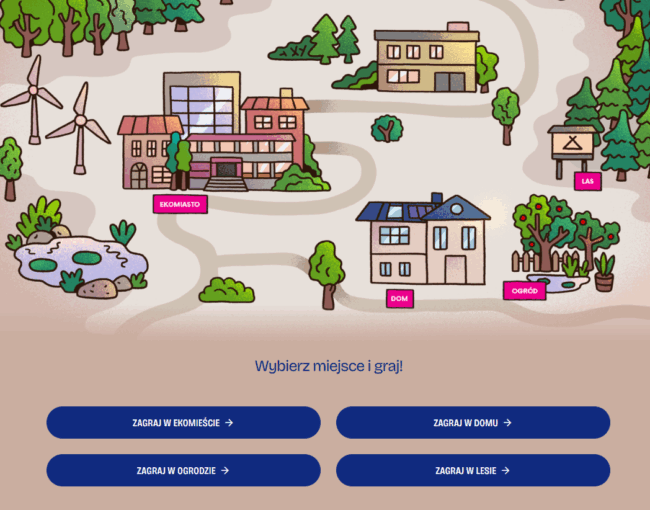The width and height of the screenshot is (650, 510).
Task: Start the game in Ekomiasto
Action: (183, 422)
